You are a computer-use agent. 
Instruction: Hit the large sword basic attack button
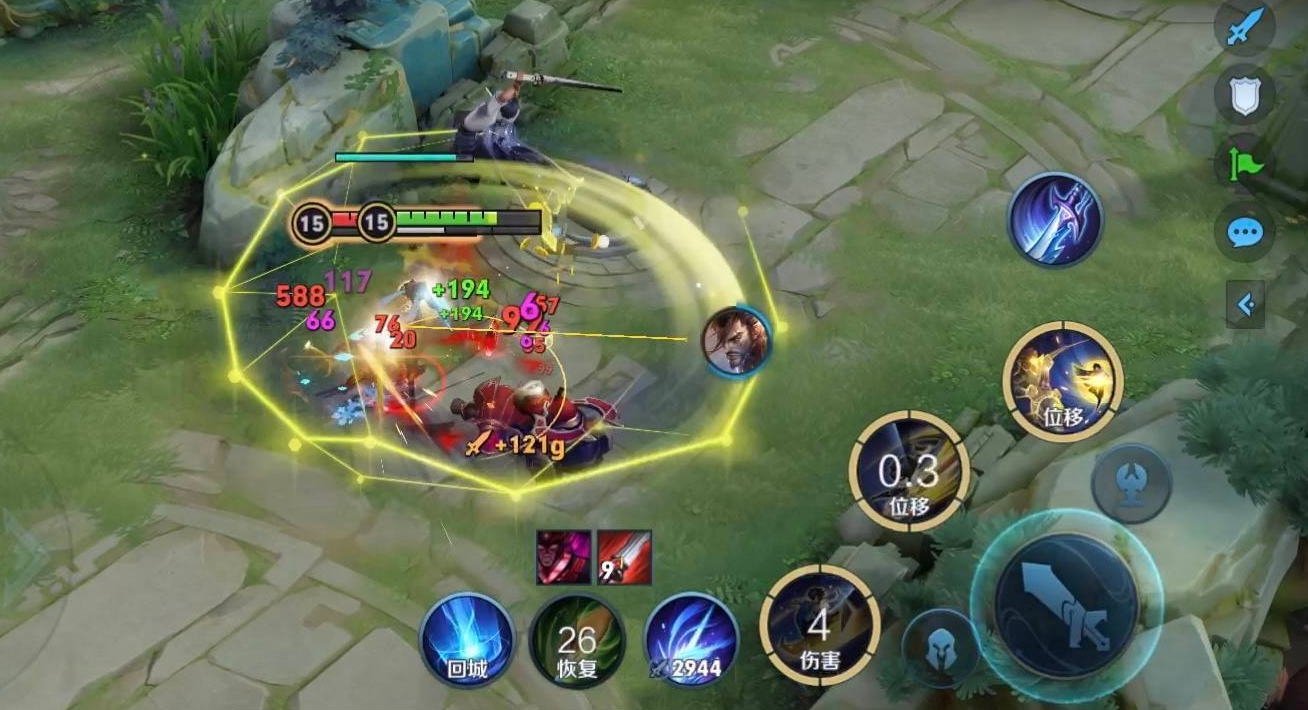(1066, 605)
